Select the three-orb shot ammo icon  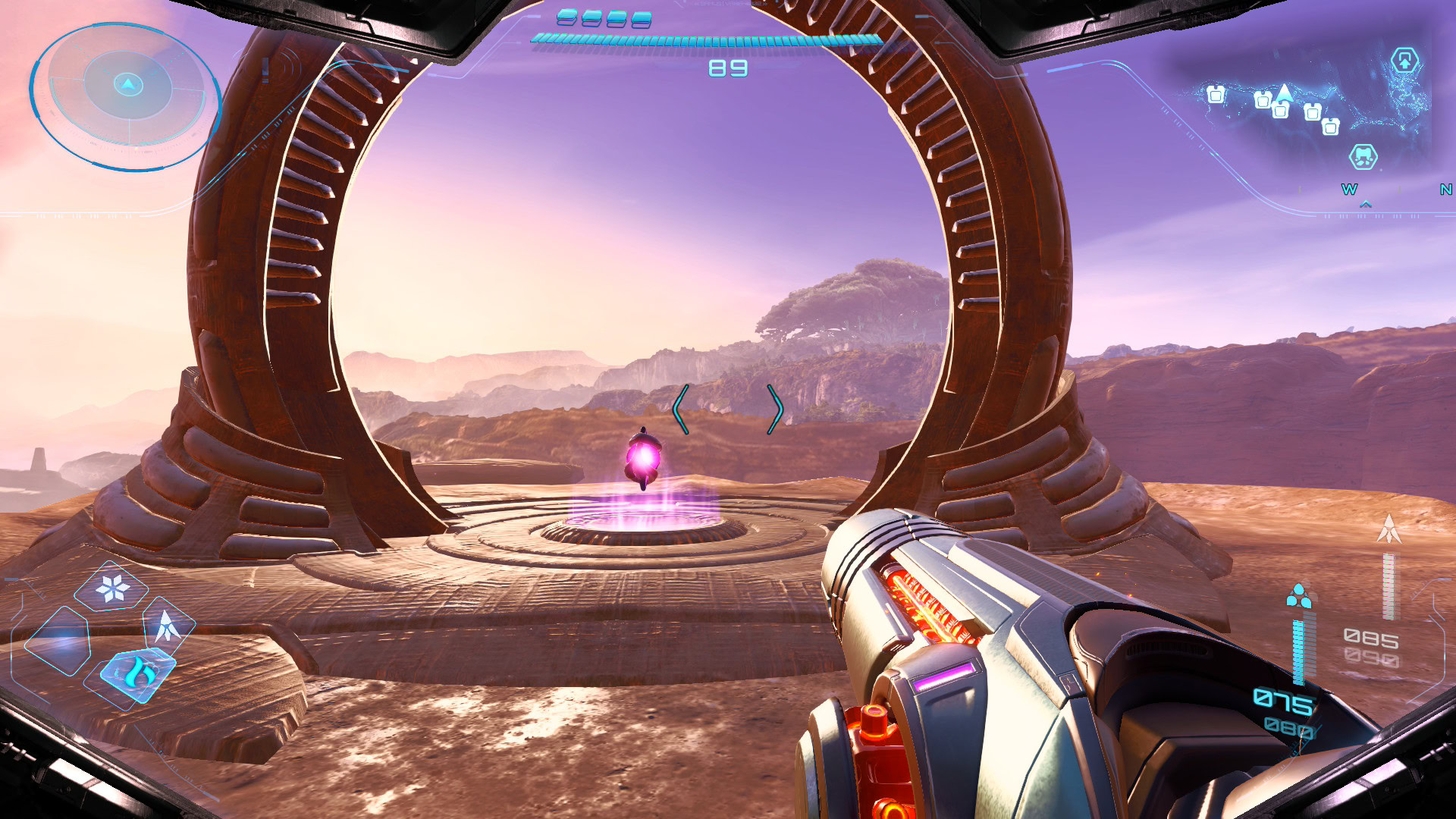point(1299,596)
